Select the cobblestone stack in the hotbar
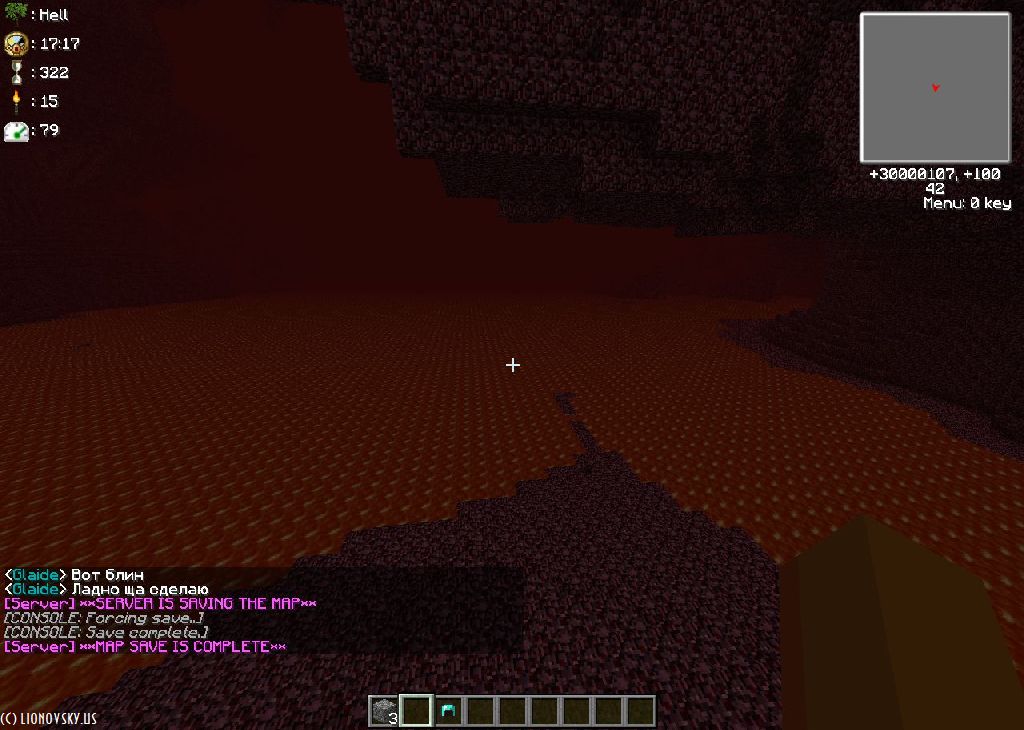This screenshot has height=730, width=1024. 384,711
